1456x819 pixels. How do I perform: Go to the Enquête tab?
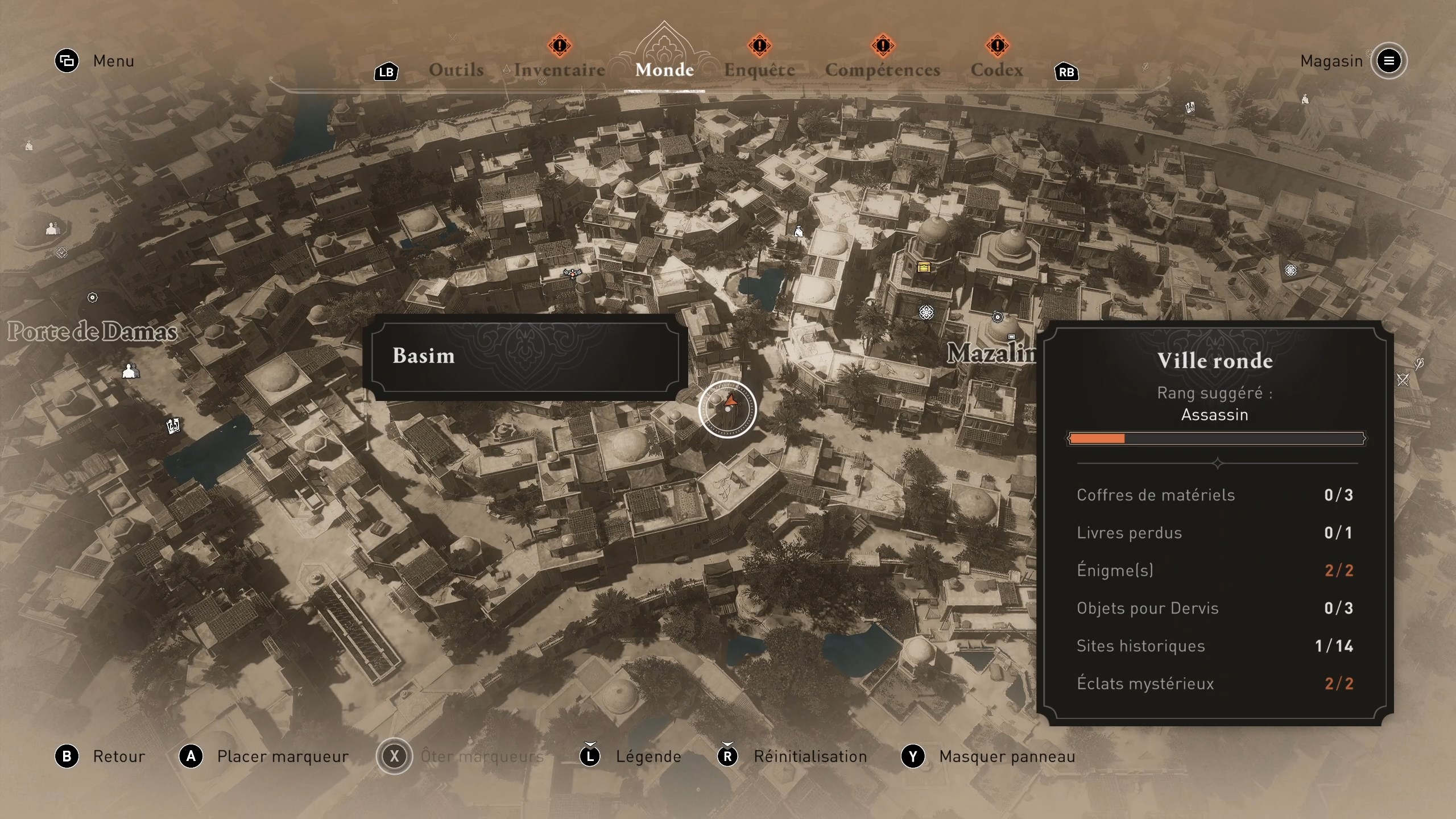click(x=759, y=70)
